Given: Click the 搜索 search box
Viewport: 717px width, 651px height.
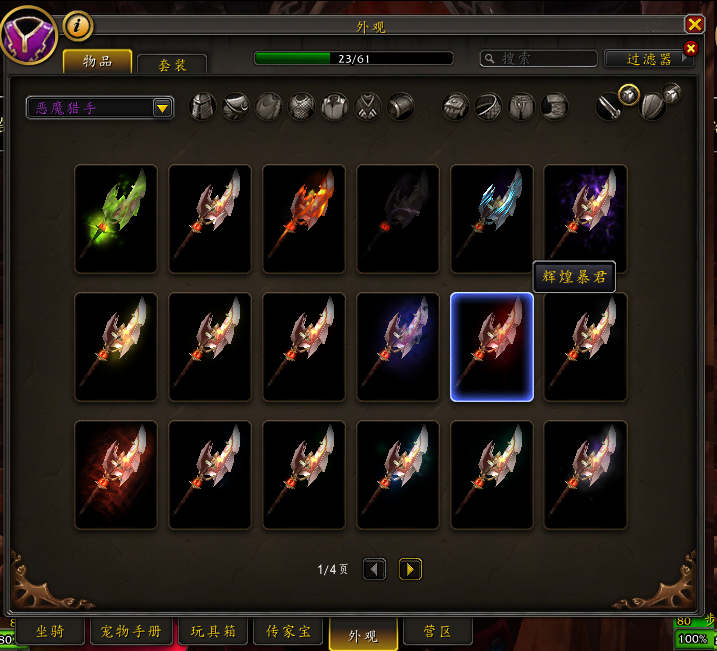Looking at the screenshot, I should pos(538,59).
